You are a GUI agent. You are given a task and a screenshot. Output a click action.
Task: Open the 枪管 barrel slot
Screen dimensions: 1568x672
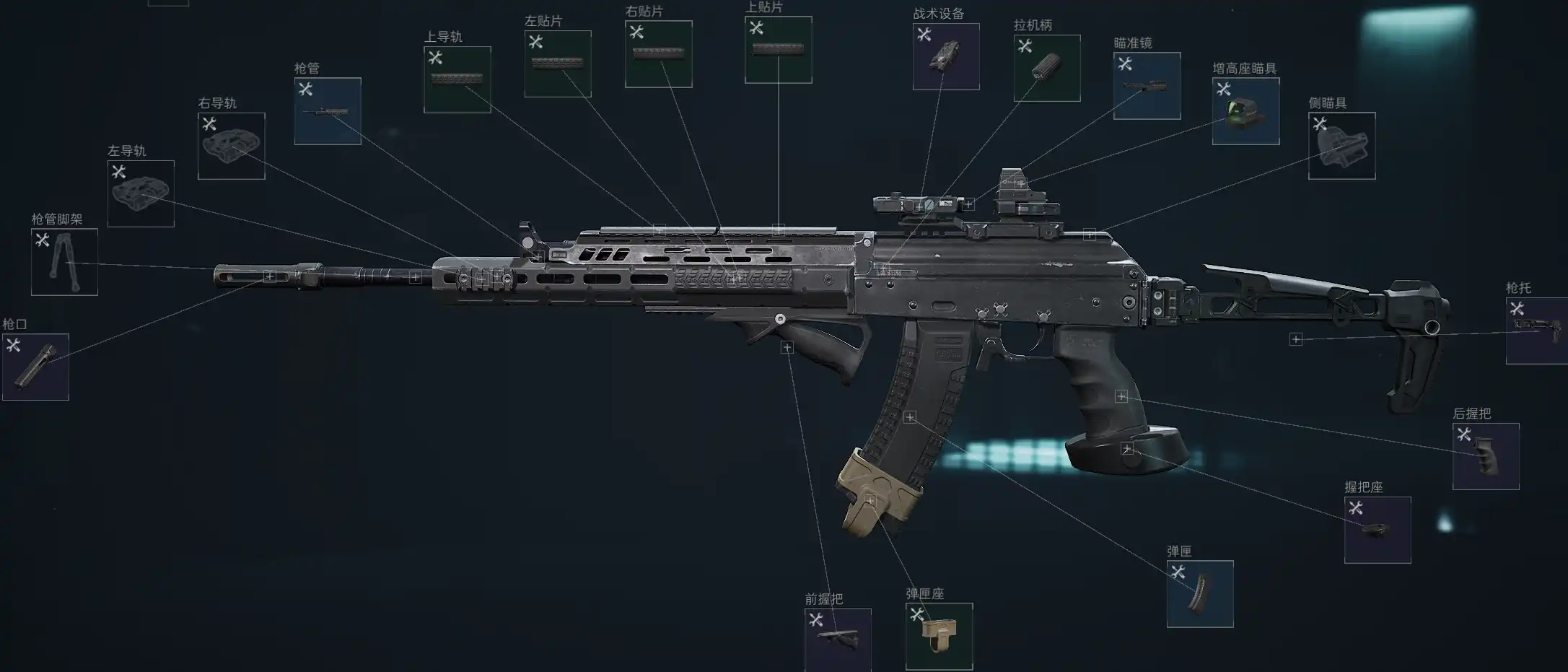[328, 111]
